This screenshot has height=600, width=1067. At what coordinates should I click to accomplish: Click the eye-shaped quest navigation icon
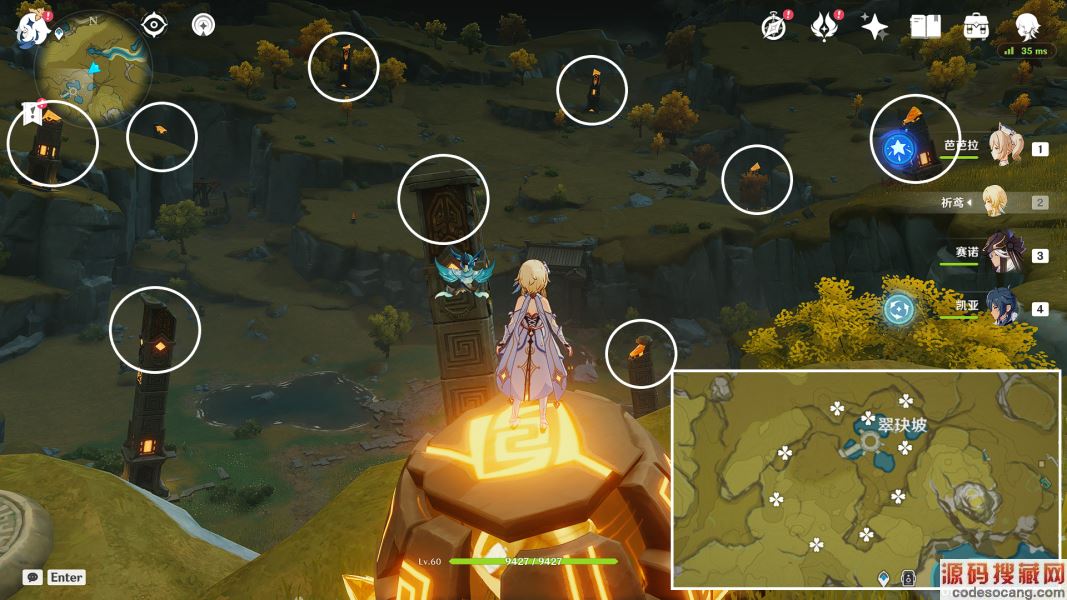pyautogui.click(x=154, y=25)
